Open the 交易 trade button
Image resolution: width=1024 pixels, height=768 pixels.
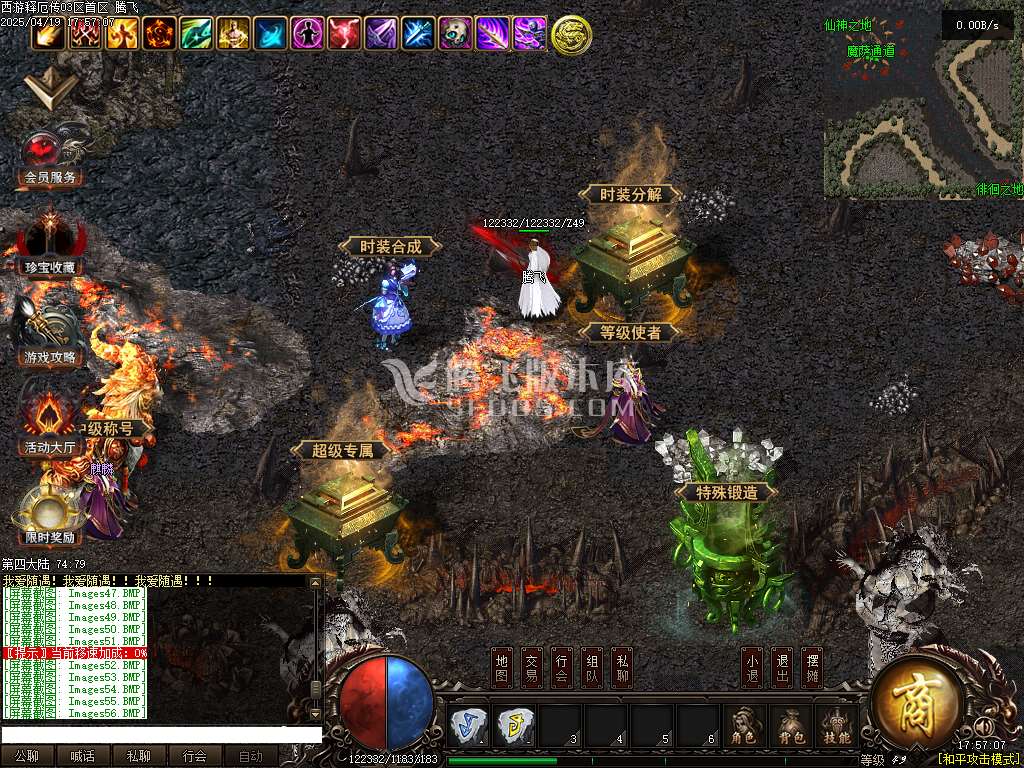533,667
